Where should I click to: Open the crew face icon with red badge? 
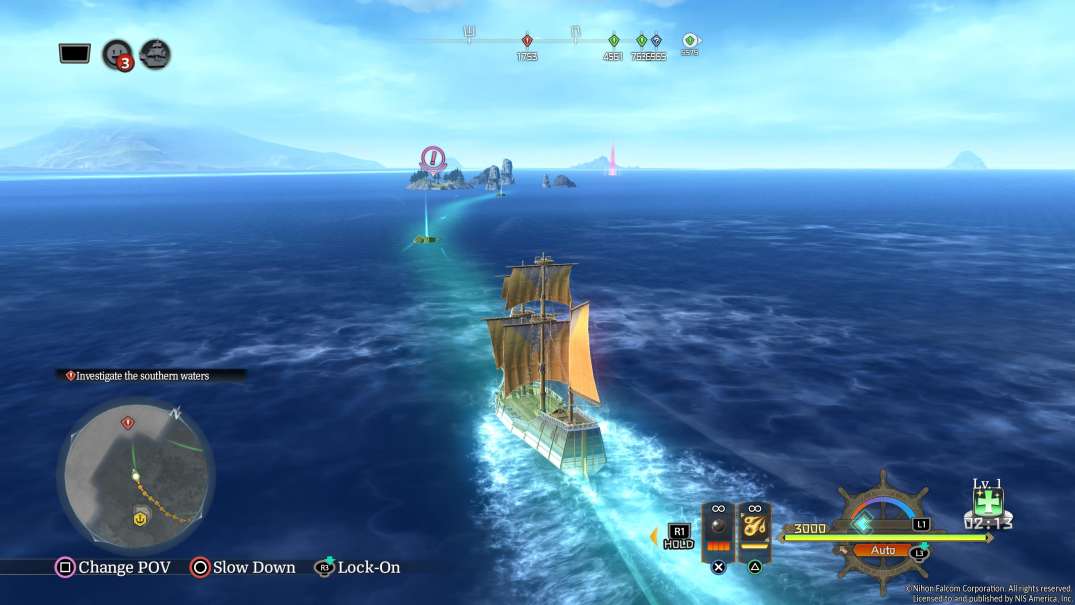click(x=117, y=54)
